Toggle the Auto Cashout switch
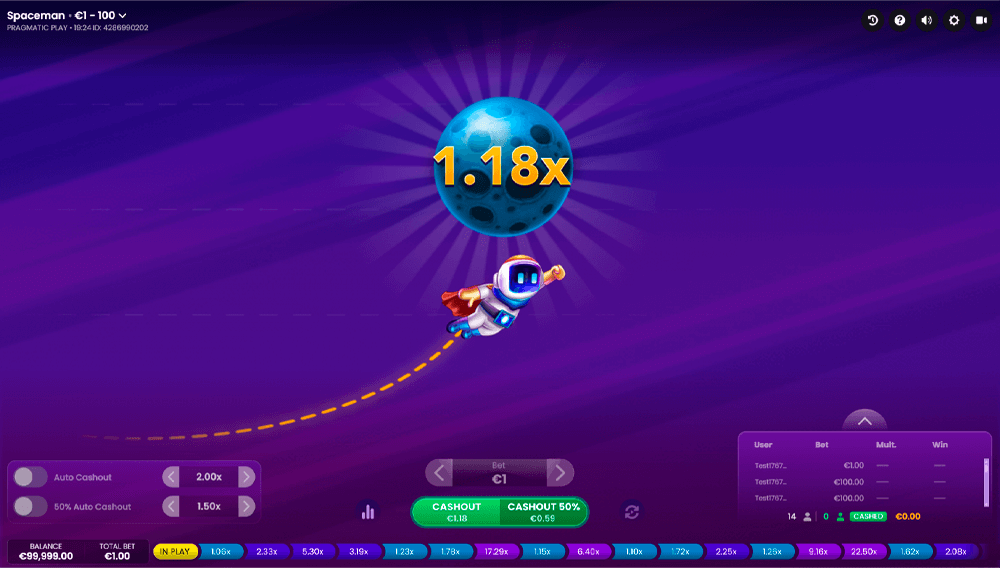Viewport: 1000px width, 568px height. pos(31,477)
